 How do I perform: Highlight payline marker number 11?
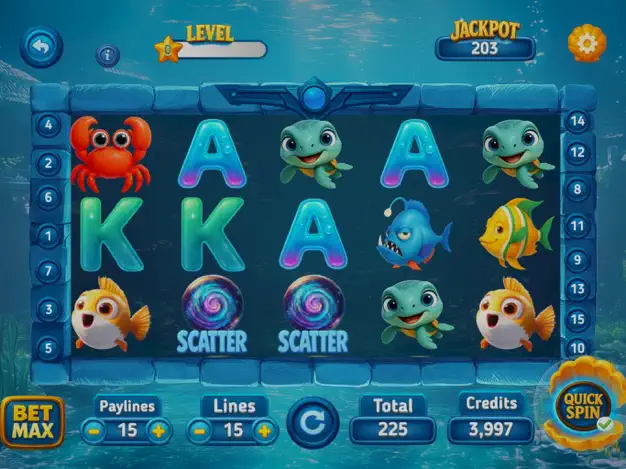click(x=578, y=226)
